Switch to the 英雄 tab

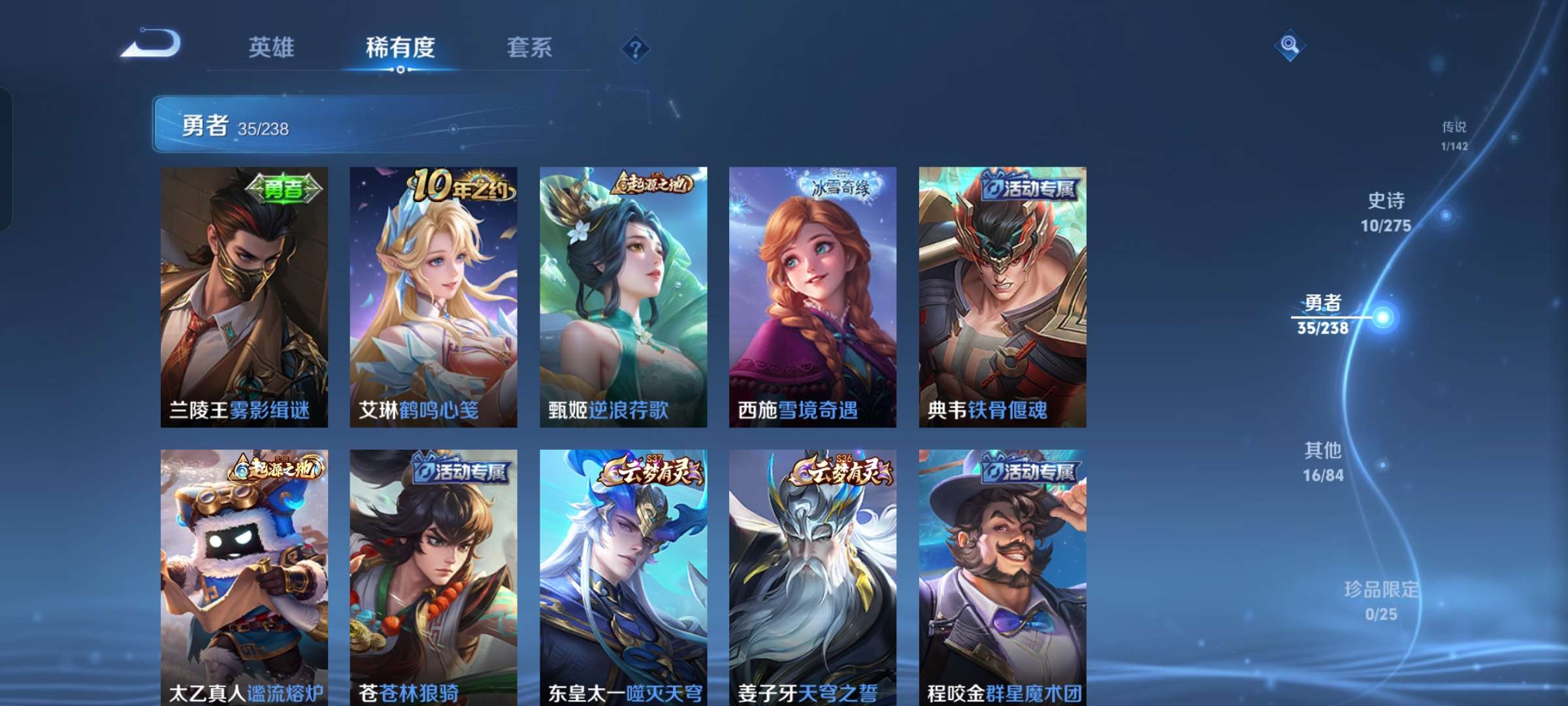pyautogui.click(x=272, y=47)
